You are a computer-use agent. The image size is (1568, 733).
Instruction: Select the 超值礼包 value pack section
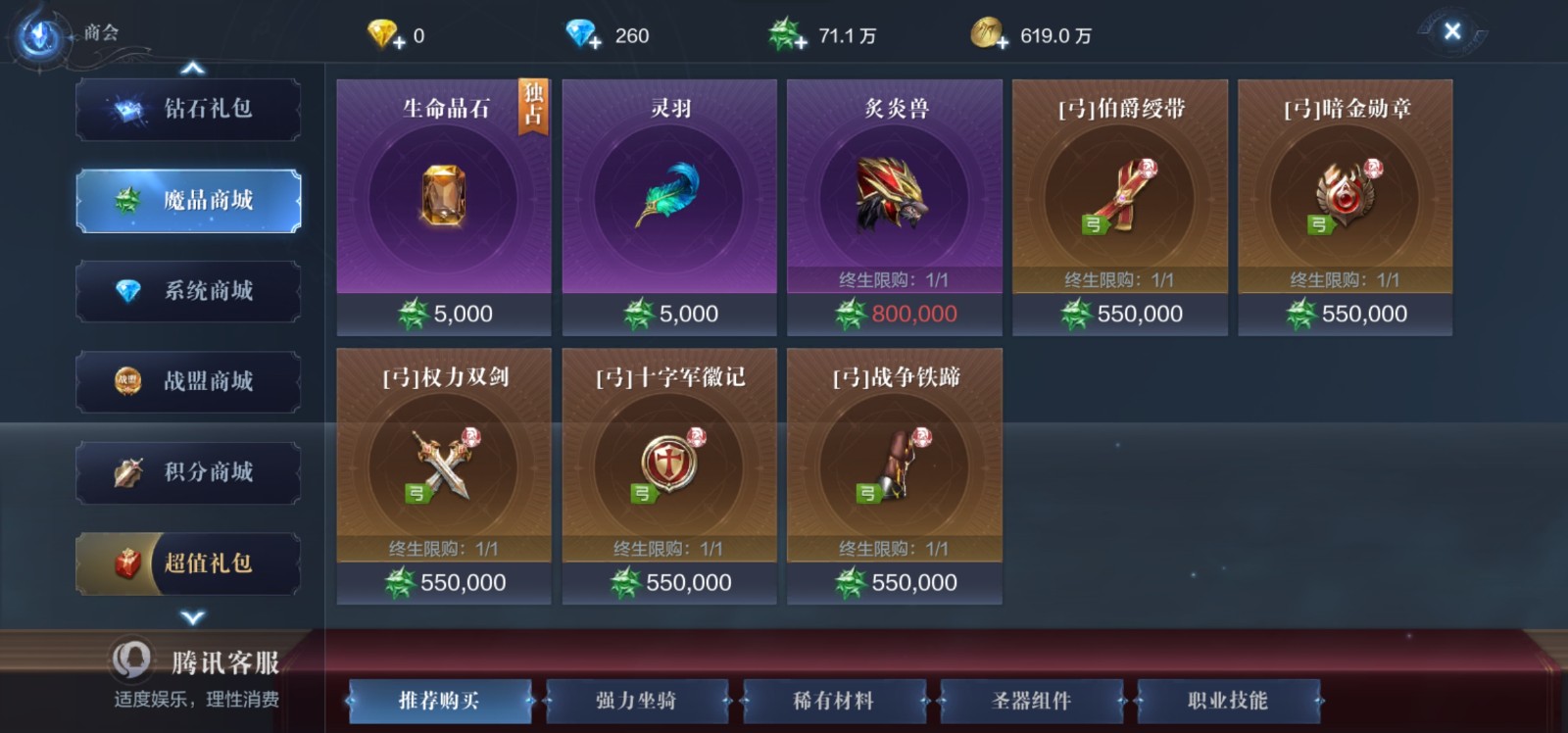click(188, 563)
